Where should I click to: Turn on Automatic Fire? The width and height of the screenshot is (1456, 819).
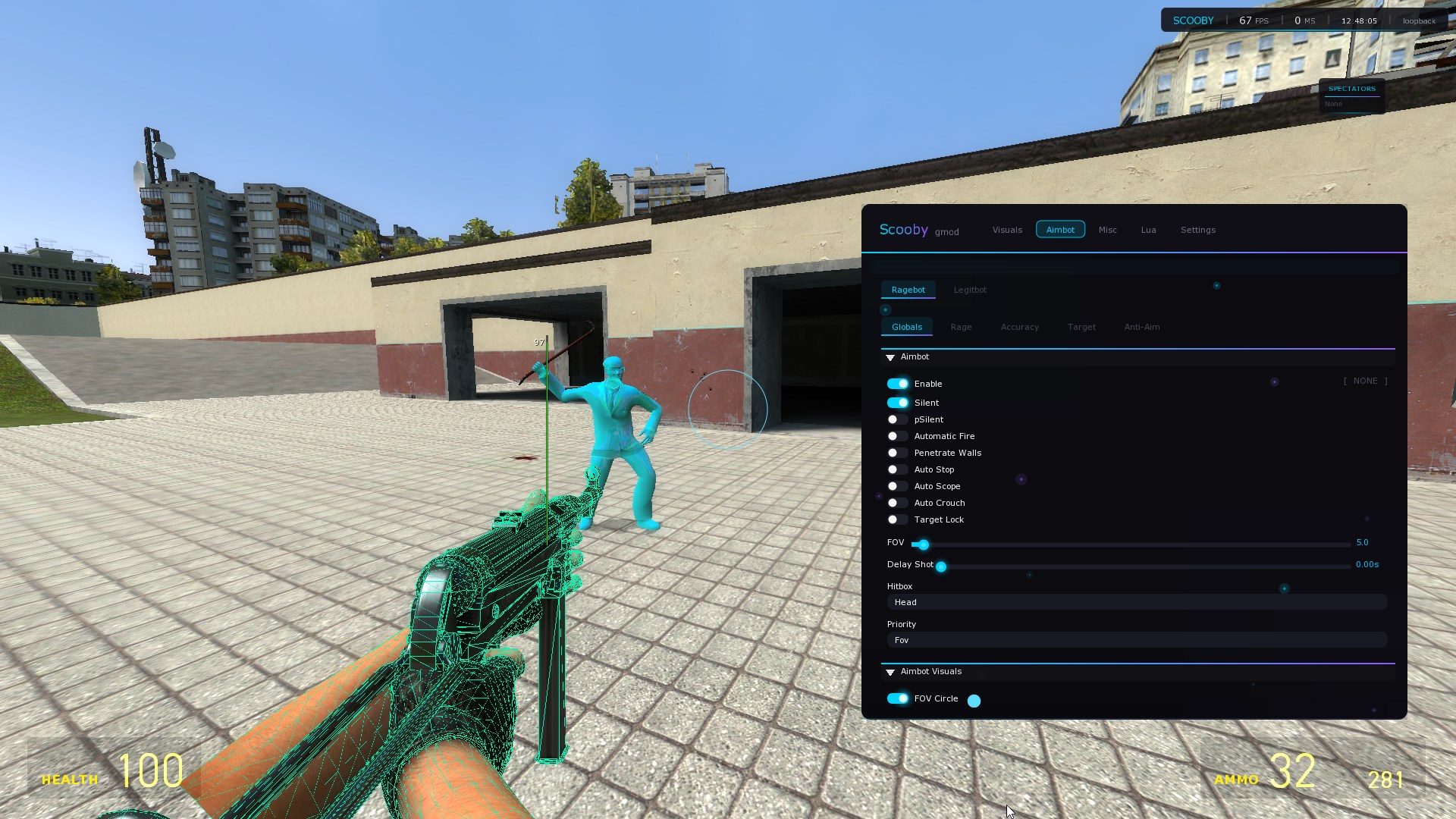tap(897, 436)
